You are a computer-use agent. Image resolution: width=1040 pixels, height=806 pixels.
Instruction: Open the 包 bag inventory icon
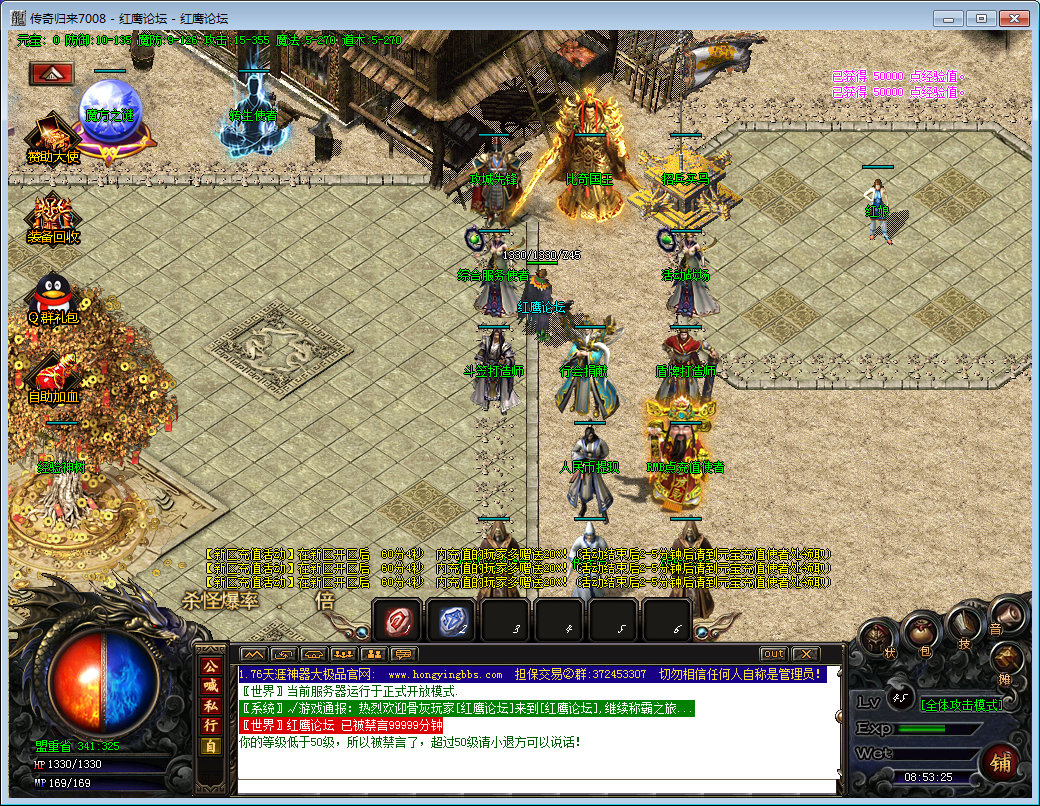coord(921,630)
